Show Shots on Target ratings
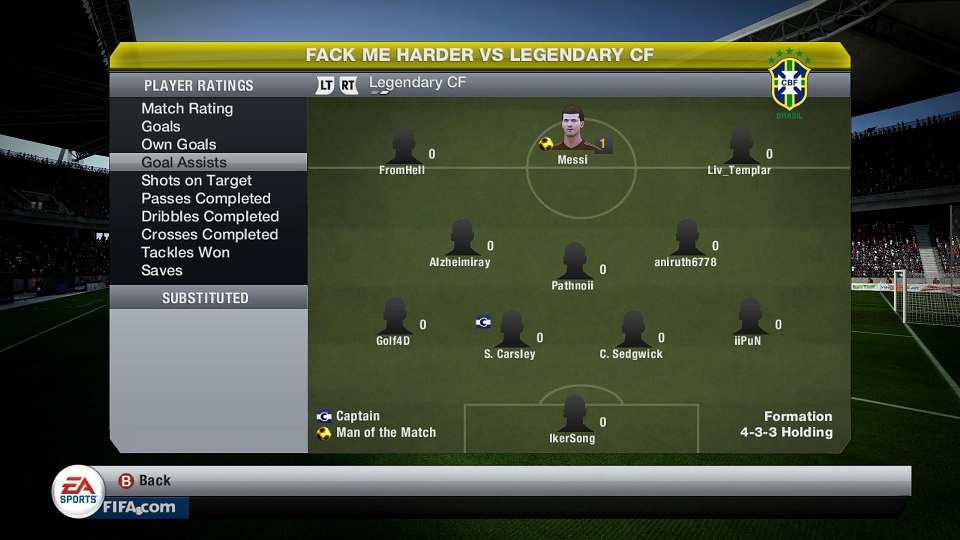 click(196, 180)
